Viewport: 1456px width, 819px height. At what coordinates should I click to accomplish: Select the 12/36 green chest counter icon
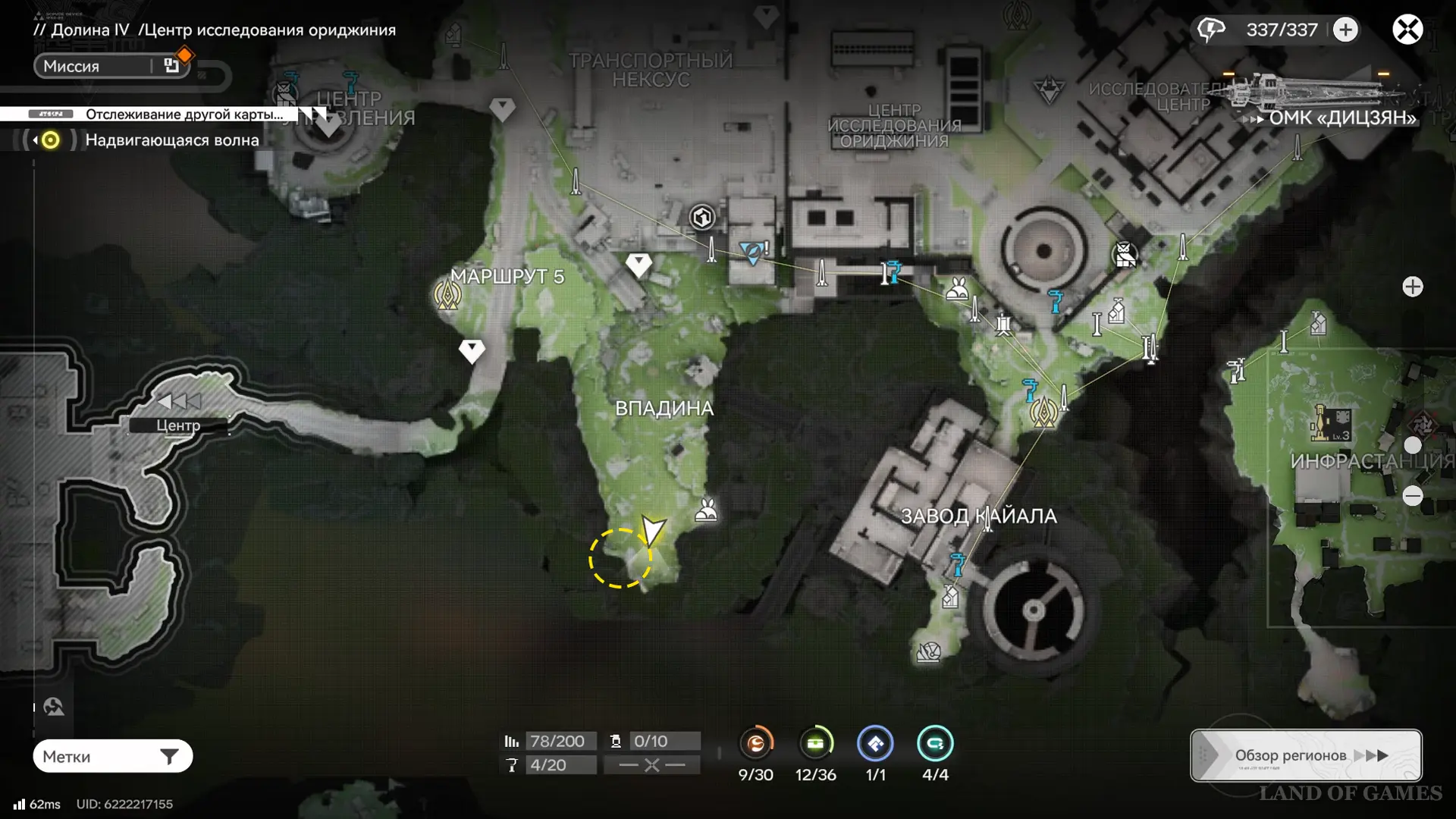(x=815, y=743)
